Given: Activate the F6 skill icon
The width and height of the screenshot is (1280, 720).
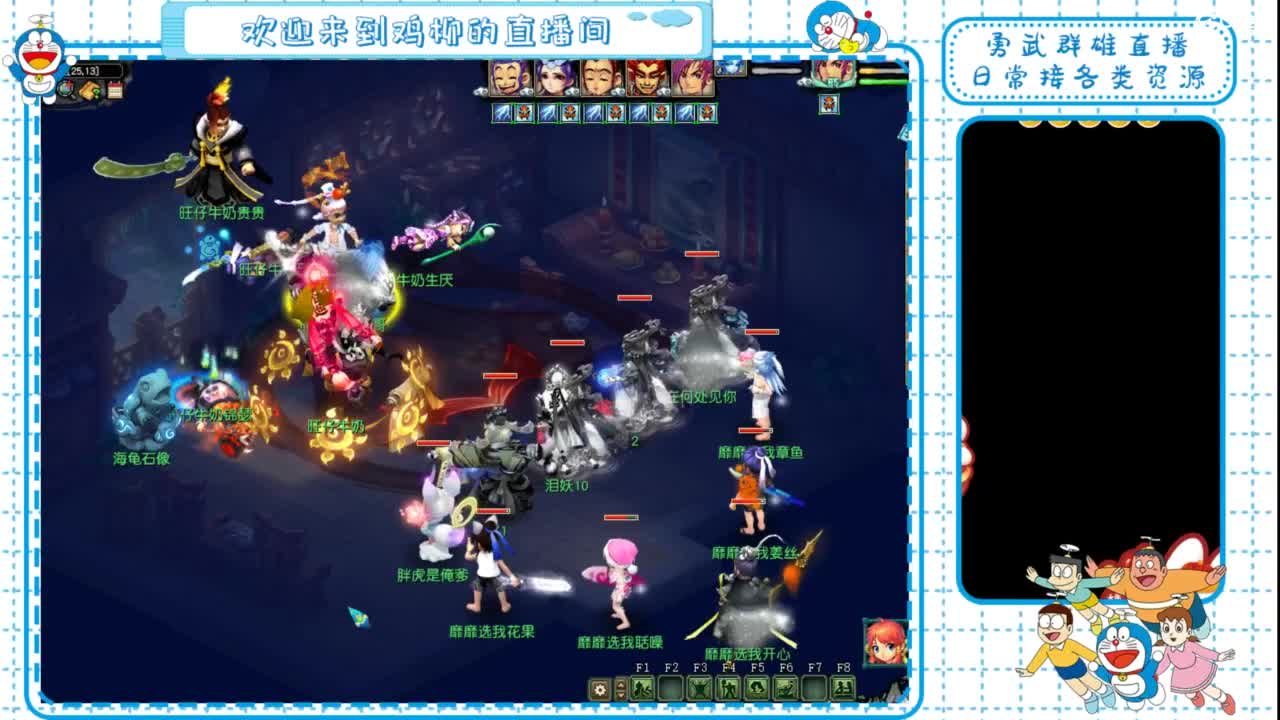Looking at the screenshot, I should point(788,686).
